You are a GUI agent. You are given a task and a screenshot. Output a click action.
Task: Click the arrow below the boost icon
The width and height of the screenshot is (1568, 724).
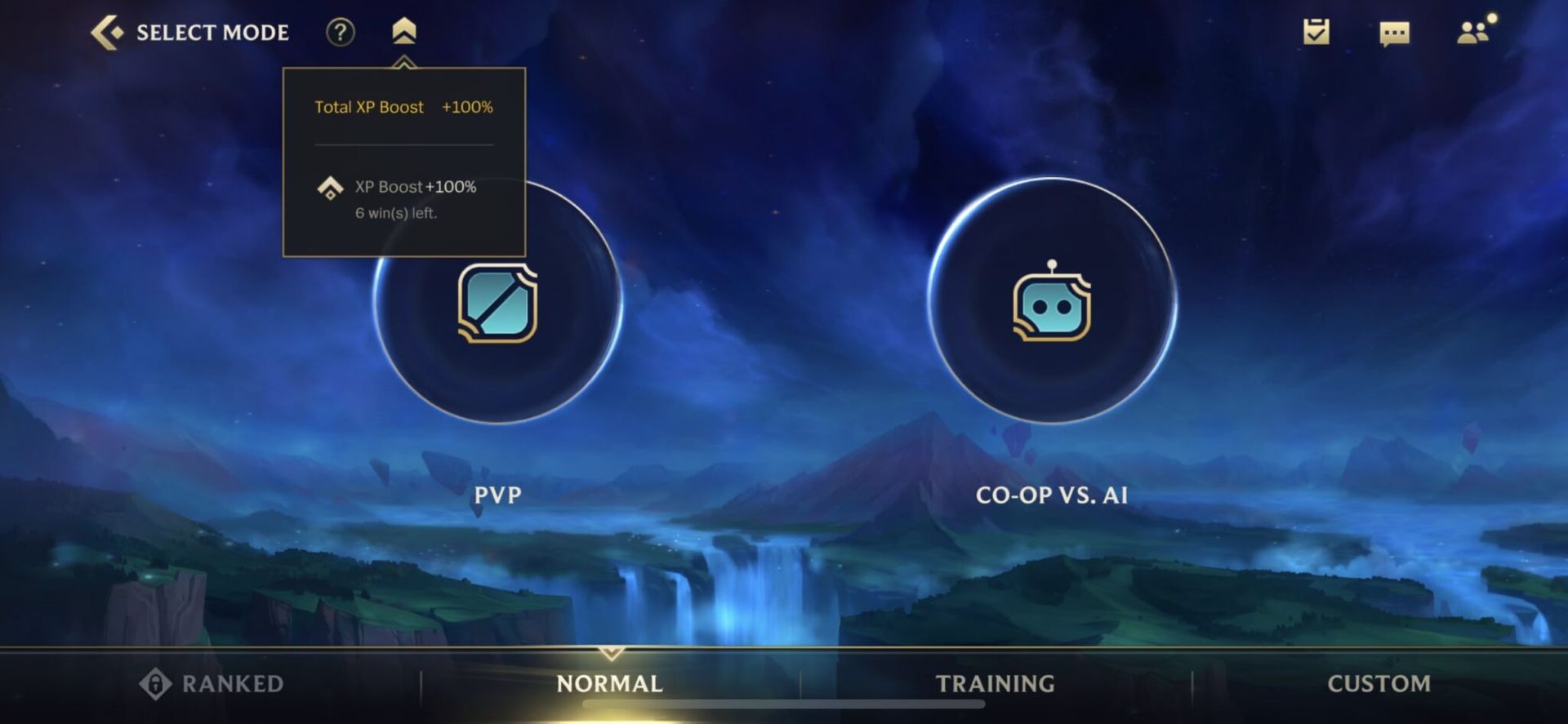pos(406,60)
